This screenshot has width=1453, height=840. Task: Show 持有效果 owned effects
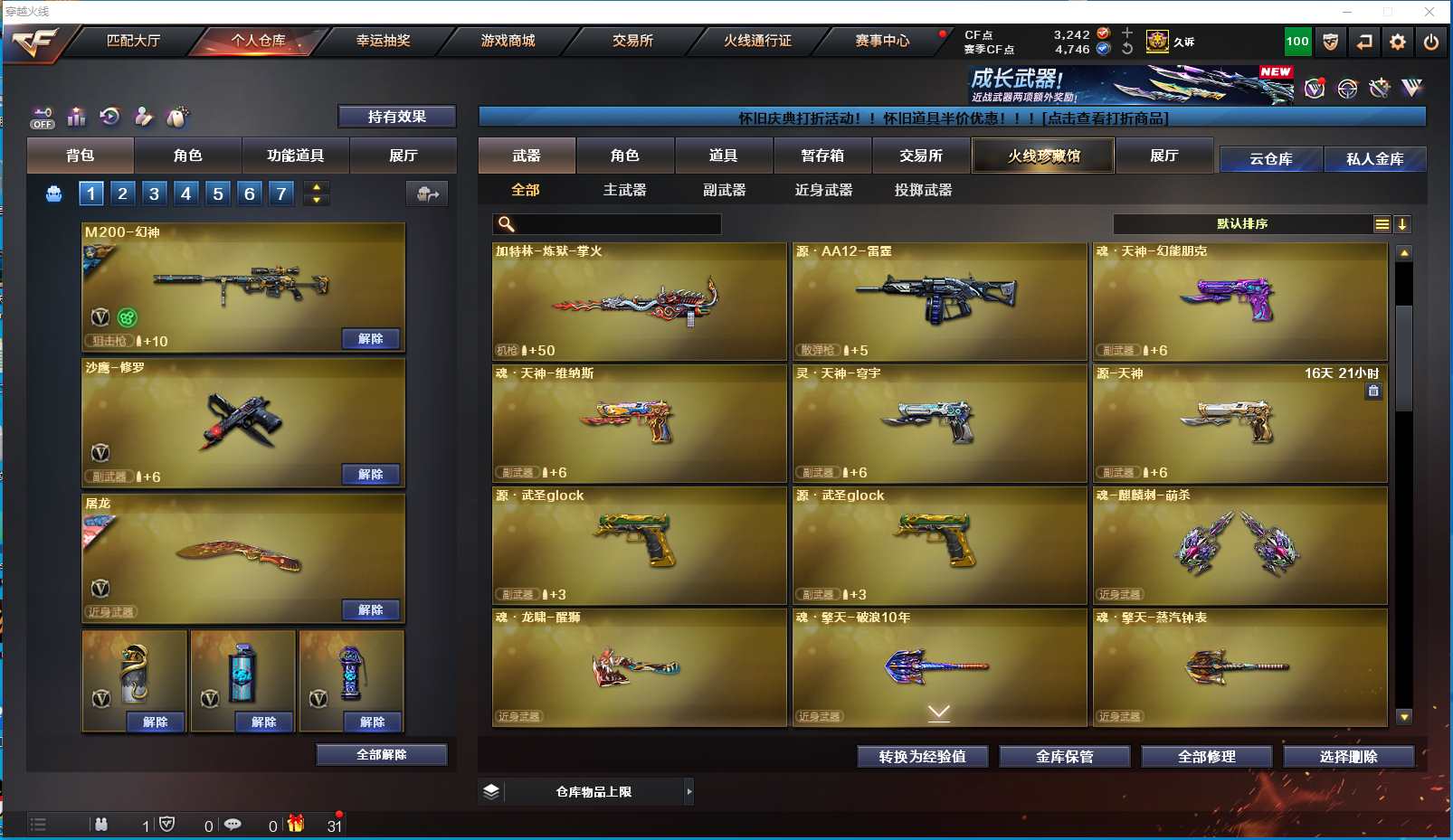click(x=396, y=117)
